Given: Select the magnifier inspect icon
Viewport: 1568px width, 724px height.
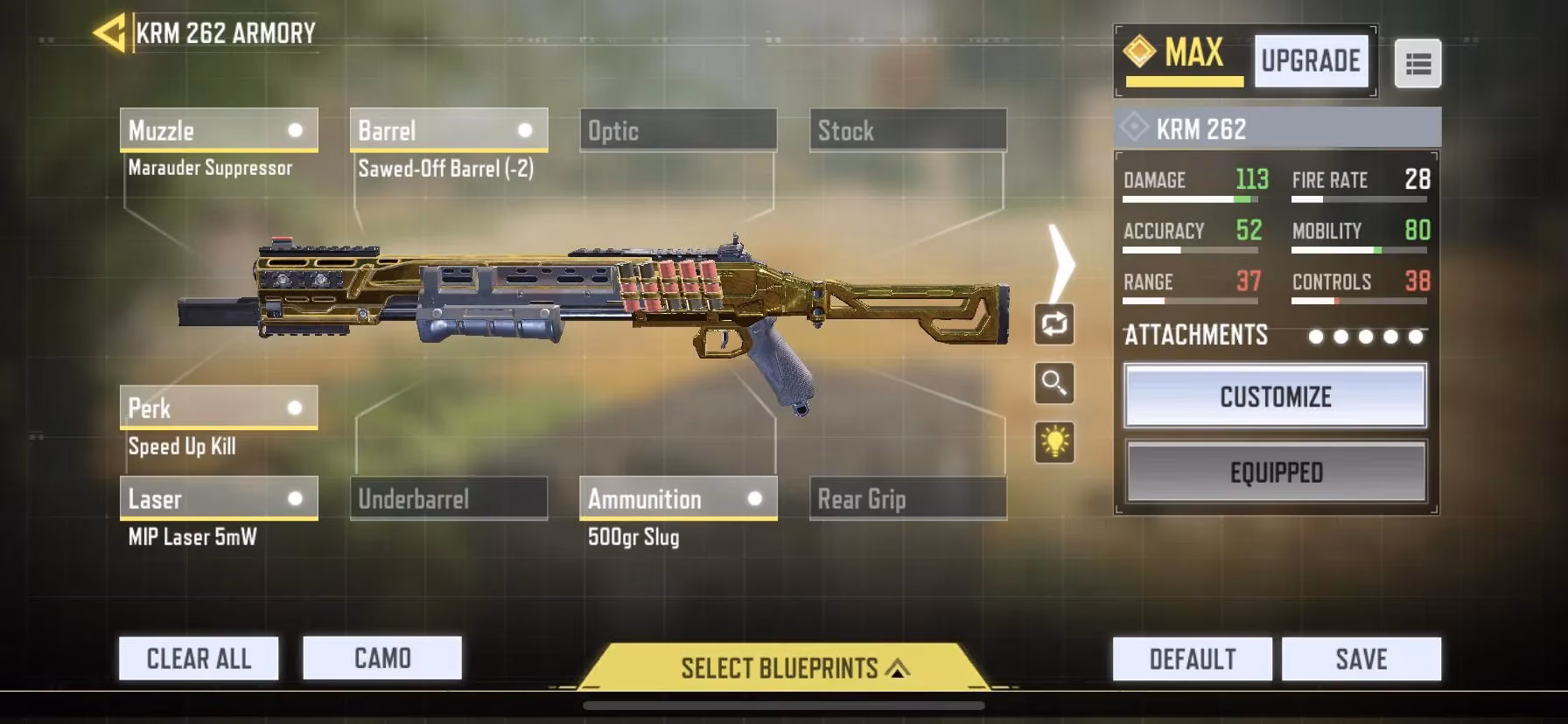Looking at the screenshot, I should coord(1054,385).
